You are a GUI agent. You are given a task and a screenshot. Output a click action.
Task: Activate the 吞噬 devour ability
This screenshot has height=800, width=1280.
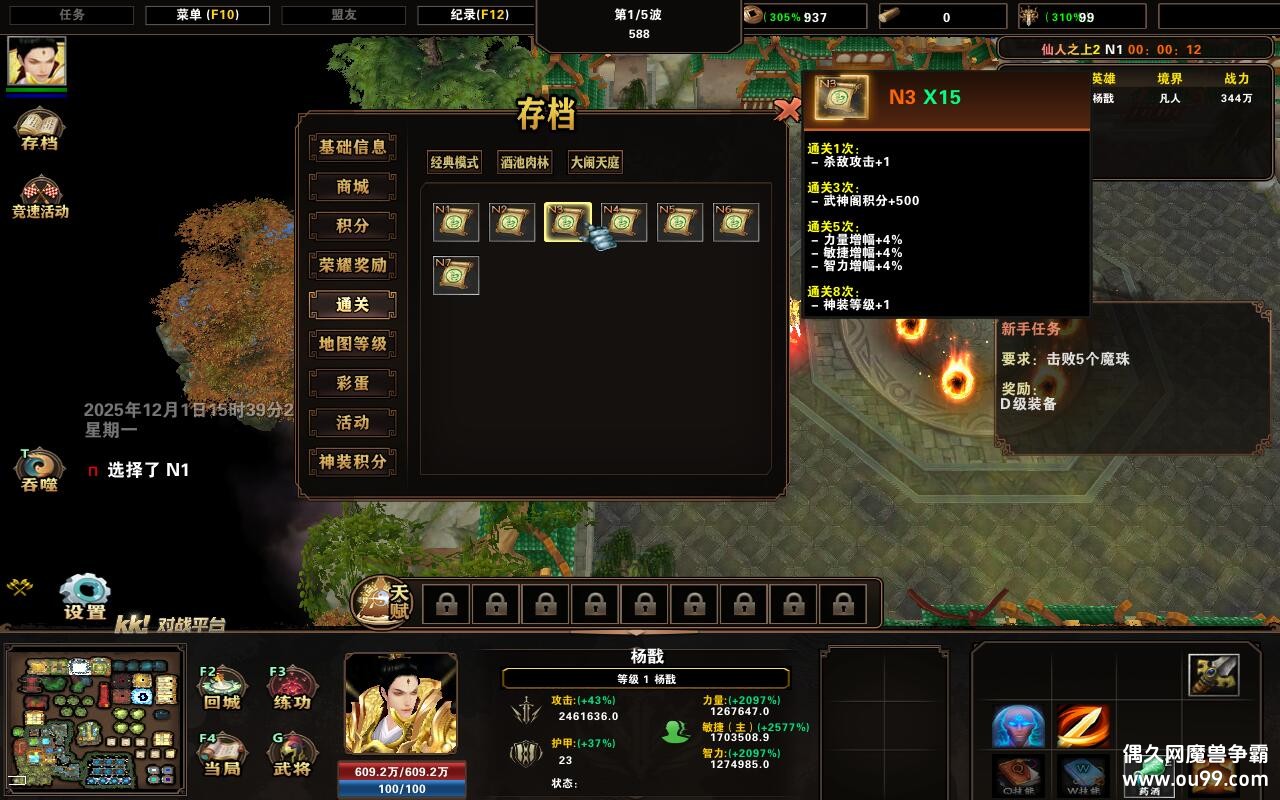click(x=39, y=469)
